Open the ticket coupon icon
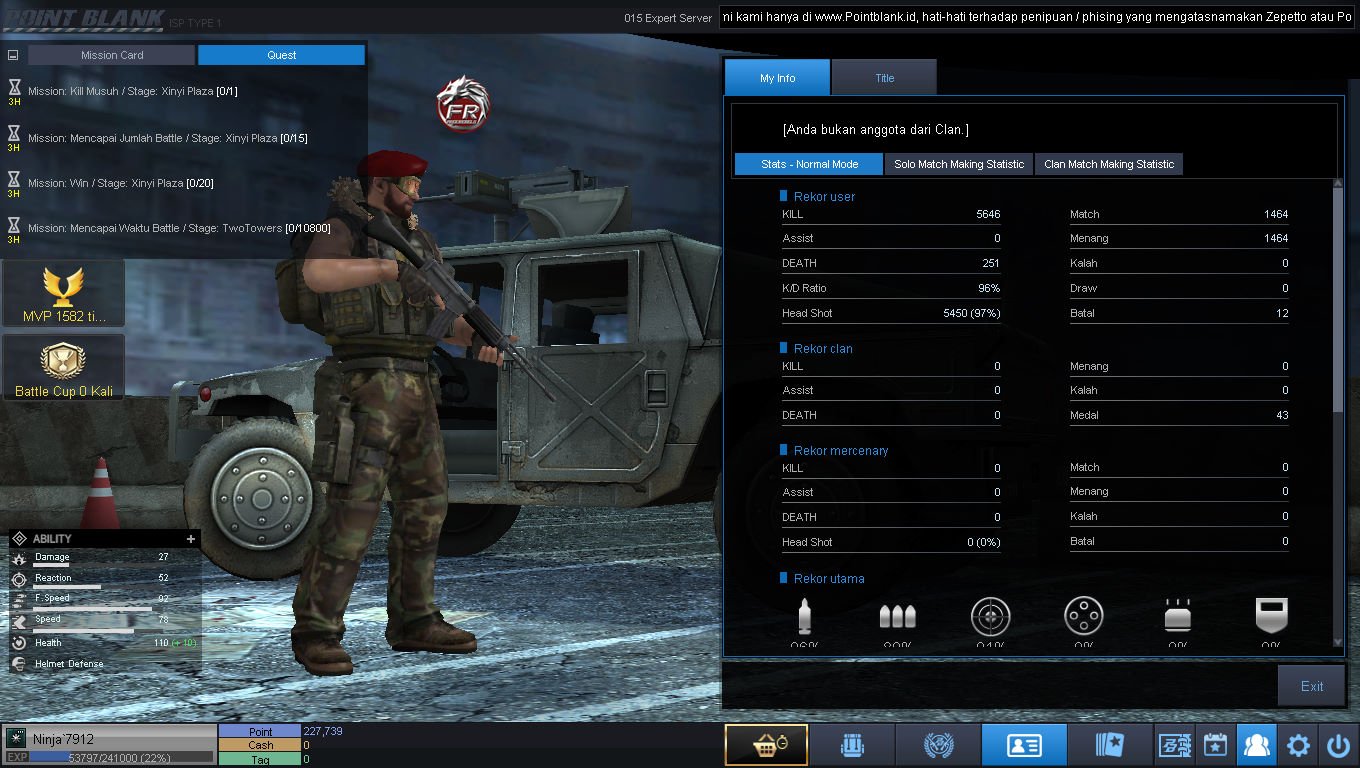The image size is (1360, 768). click(x=1174, y=745)
